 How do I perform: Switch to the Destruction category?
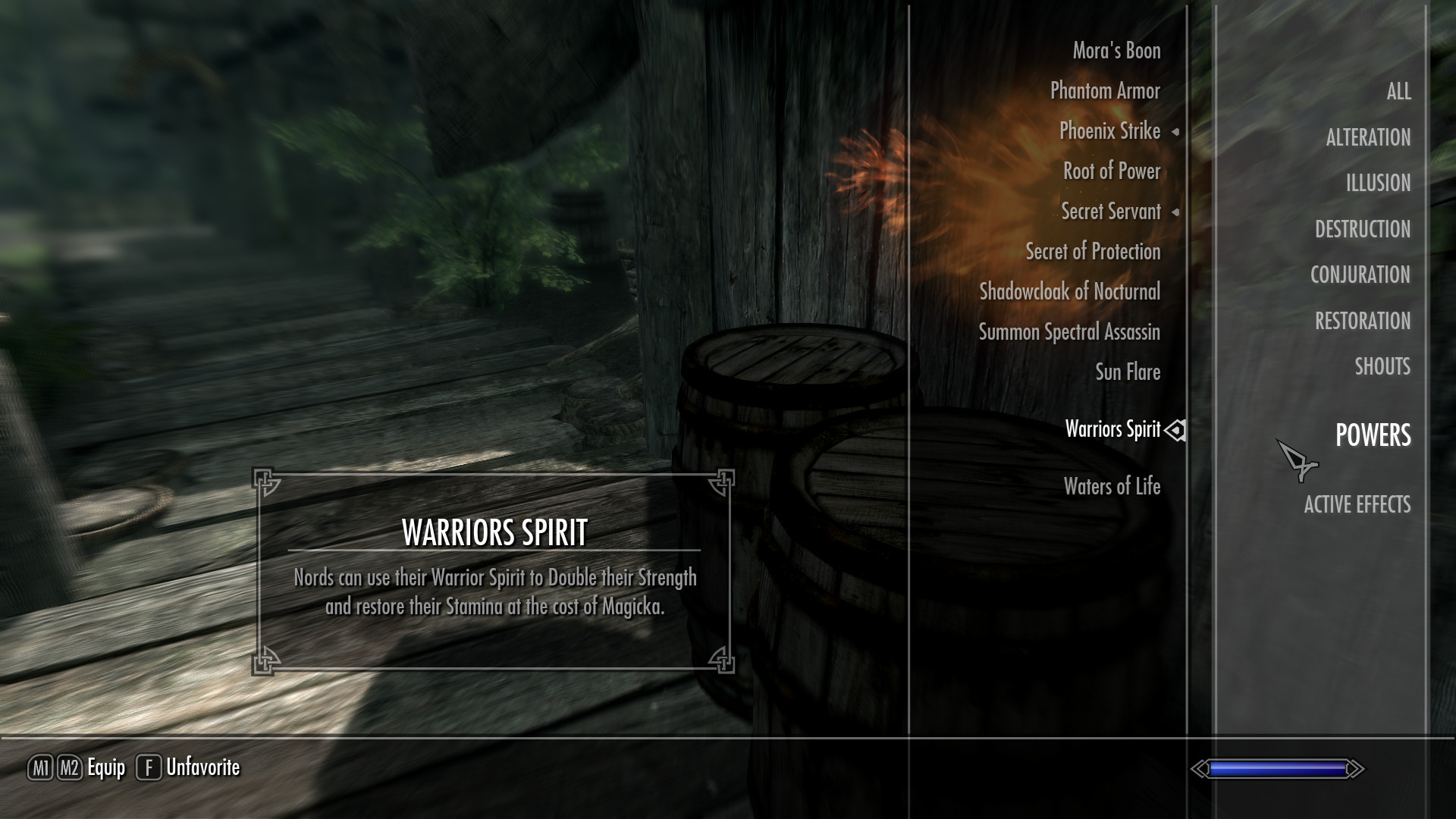(1363, 229)
